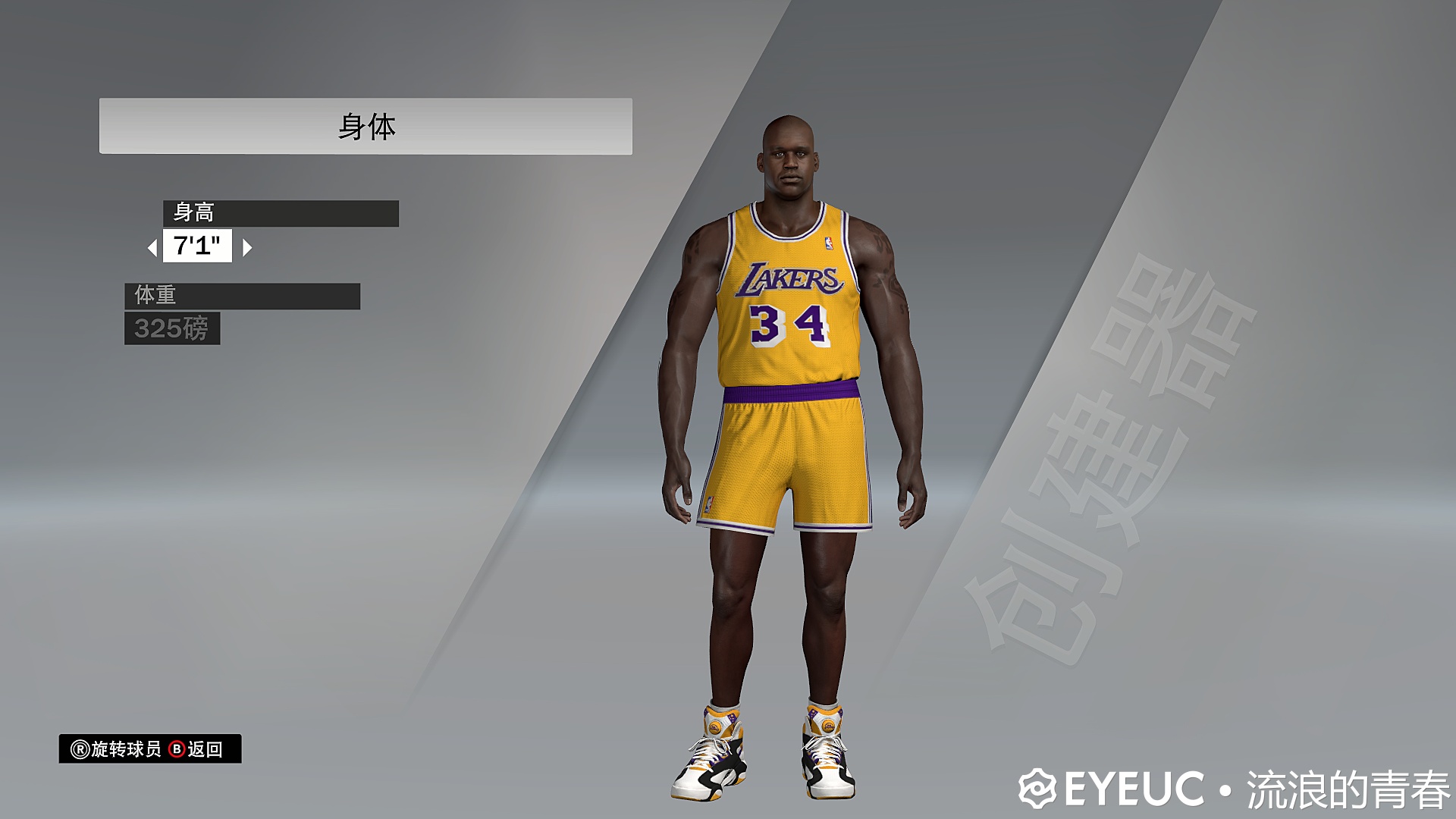Image resolution: width=1456 pixels, height=819 pixels.
Task: Select the 身高 section bar
Action: [x=281, y=214]
